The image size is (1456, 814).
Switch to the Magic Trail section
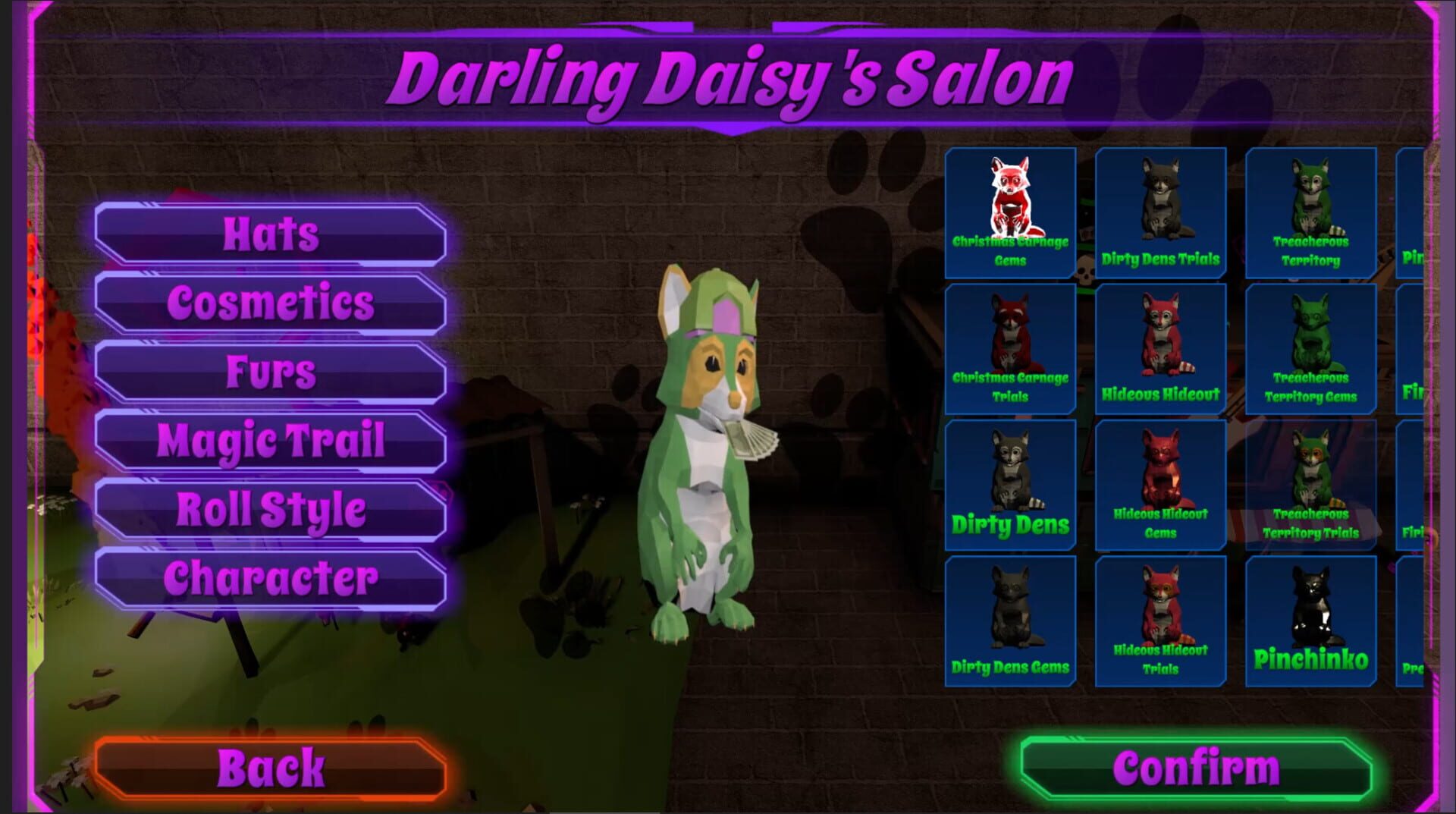[268, 440]
